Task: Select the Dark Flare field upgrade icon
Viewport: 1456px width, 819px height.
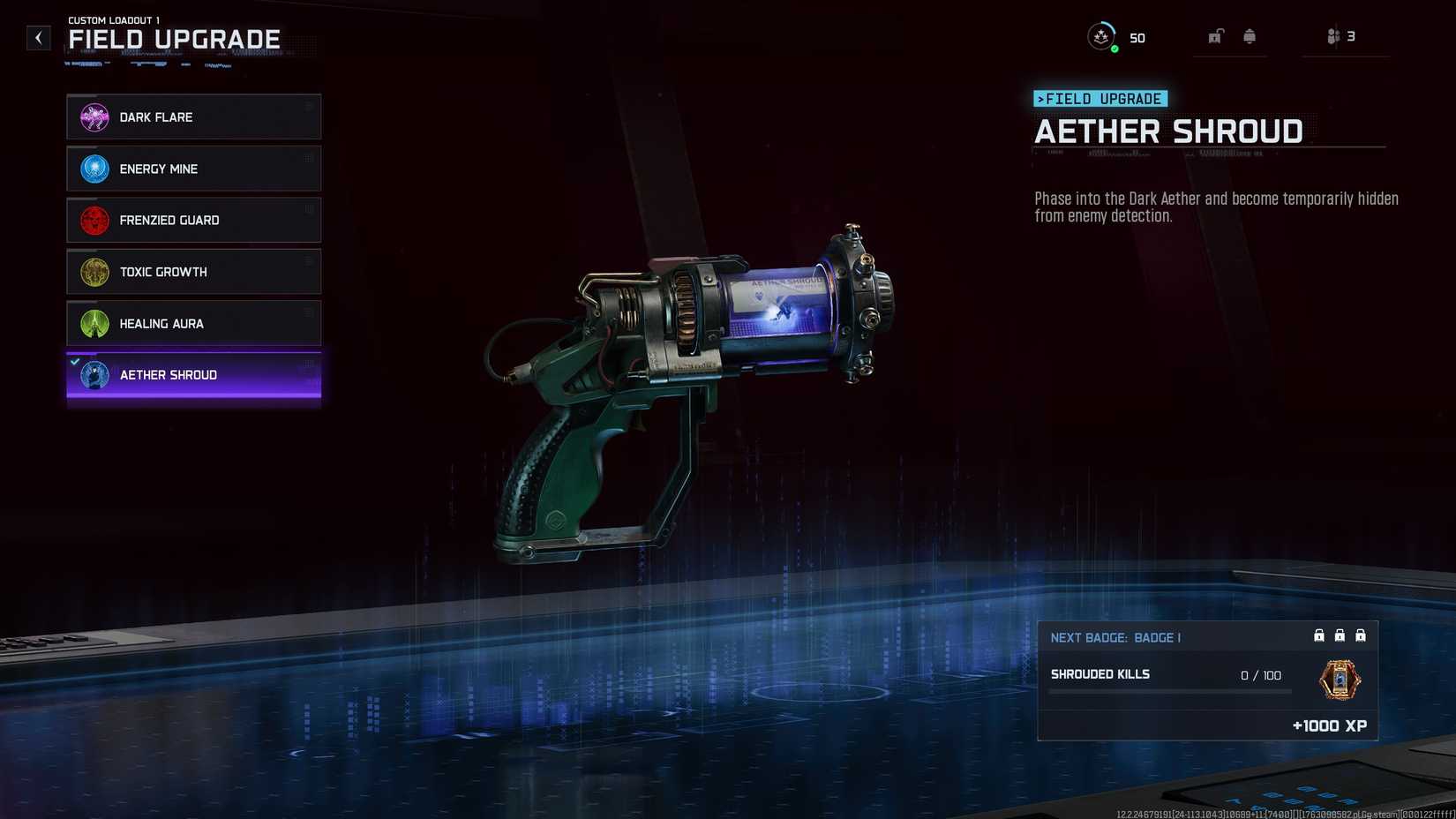Action: [92, 116]
